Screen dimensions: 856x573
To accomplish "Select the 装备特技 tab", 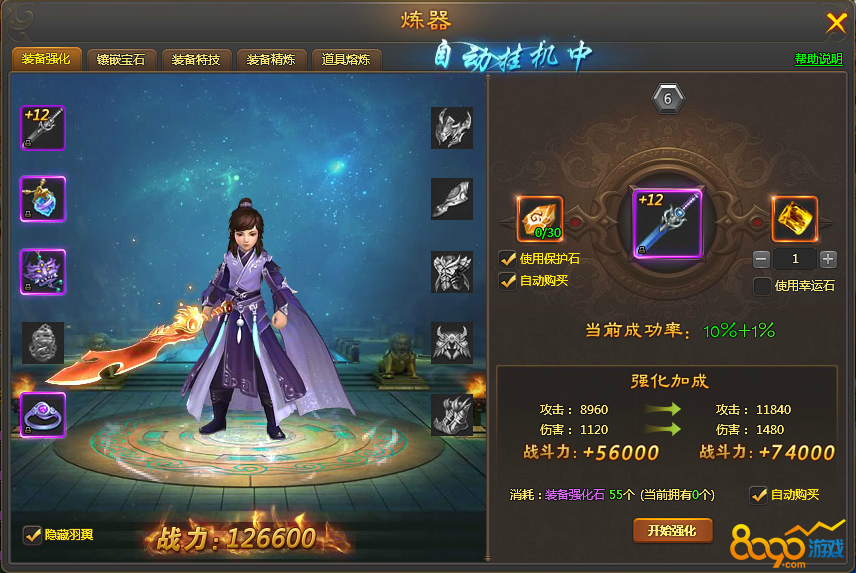I will coord(196,60).
